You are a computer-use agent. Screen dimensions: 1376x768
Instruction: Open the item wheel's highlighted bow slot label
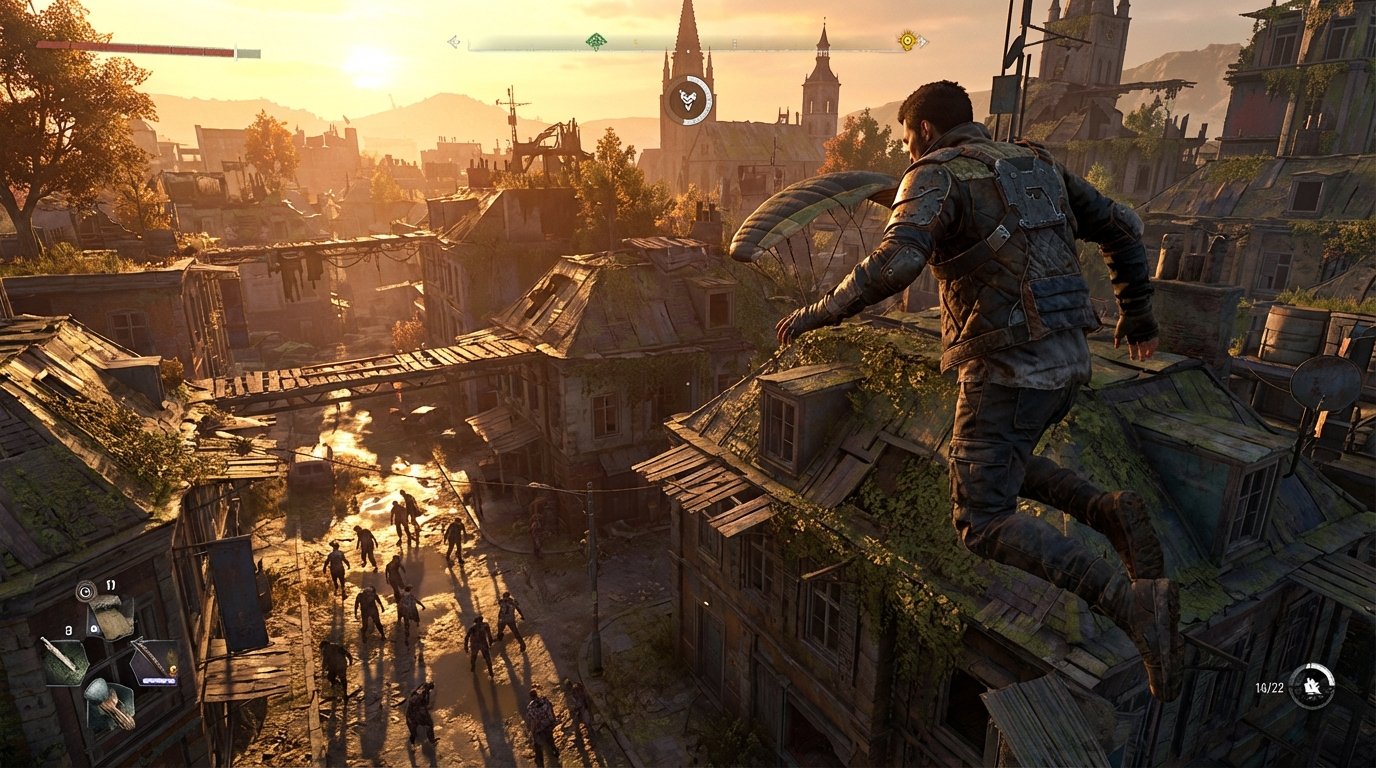click(159, 679)
